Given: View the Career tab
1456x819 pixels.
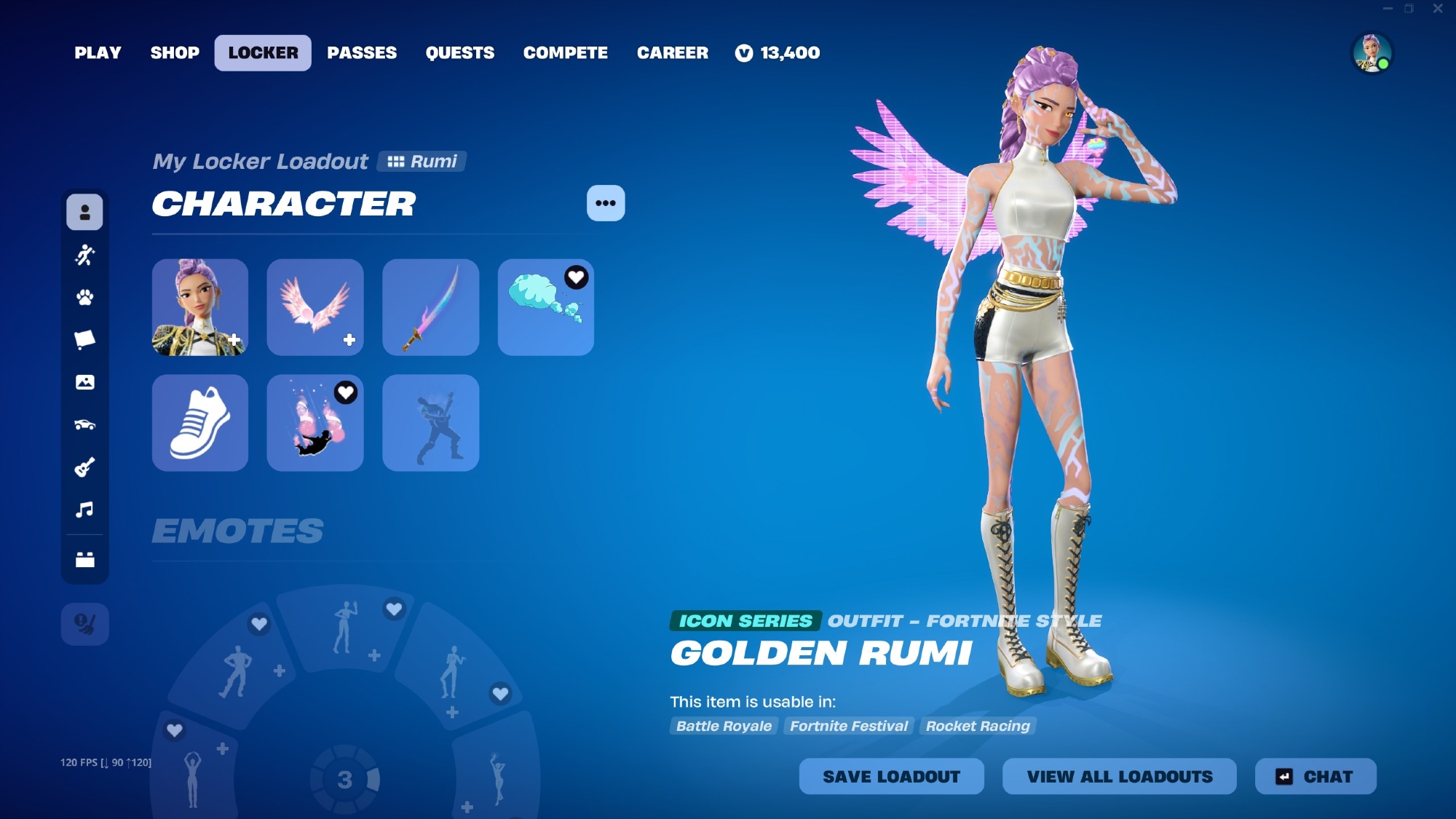Looking at the screenshot, I should [x=672, y=53].
